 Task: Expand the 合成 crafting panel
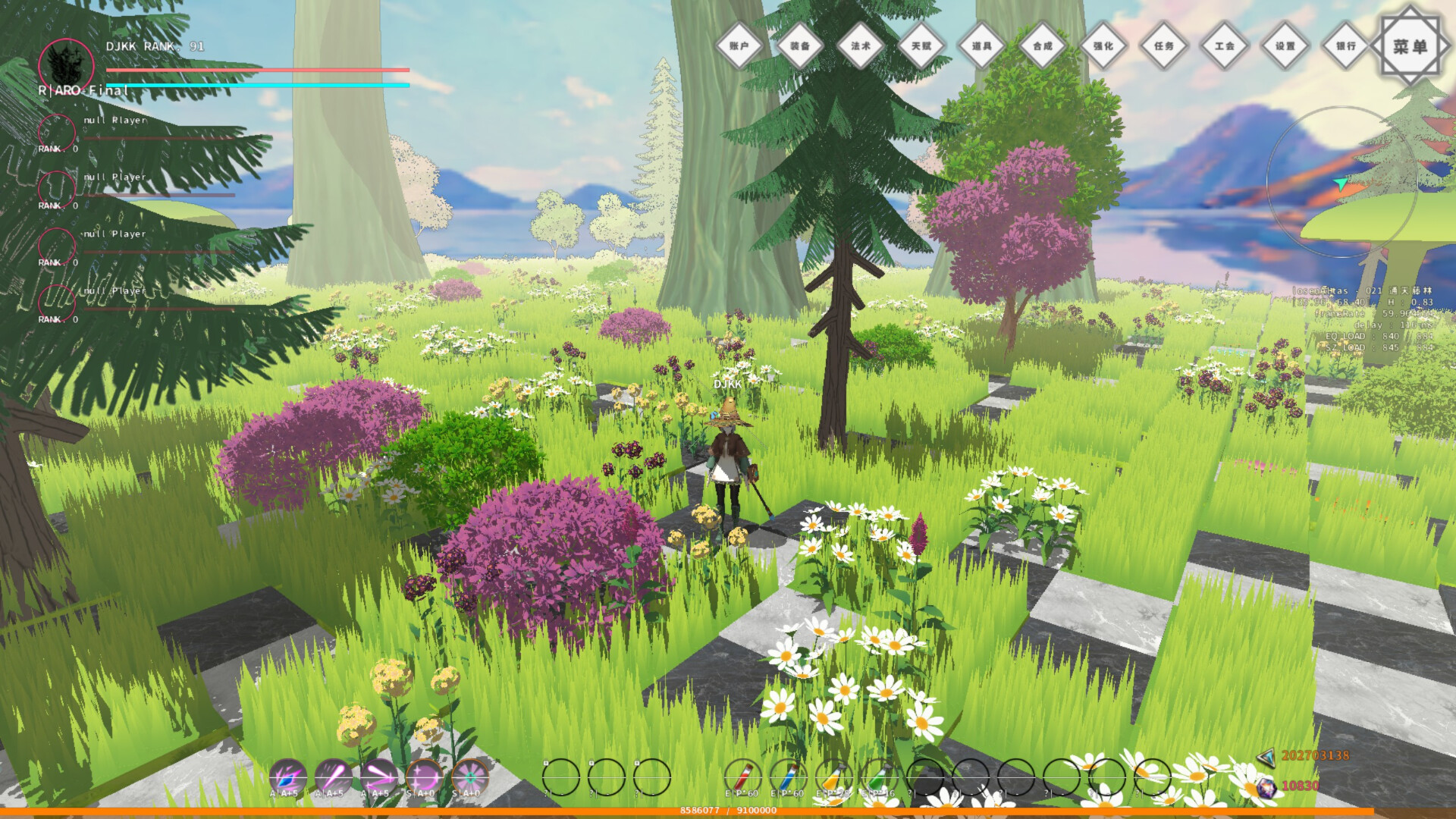pos(1044,45)
